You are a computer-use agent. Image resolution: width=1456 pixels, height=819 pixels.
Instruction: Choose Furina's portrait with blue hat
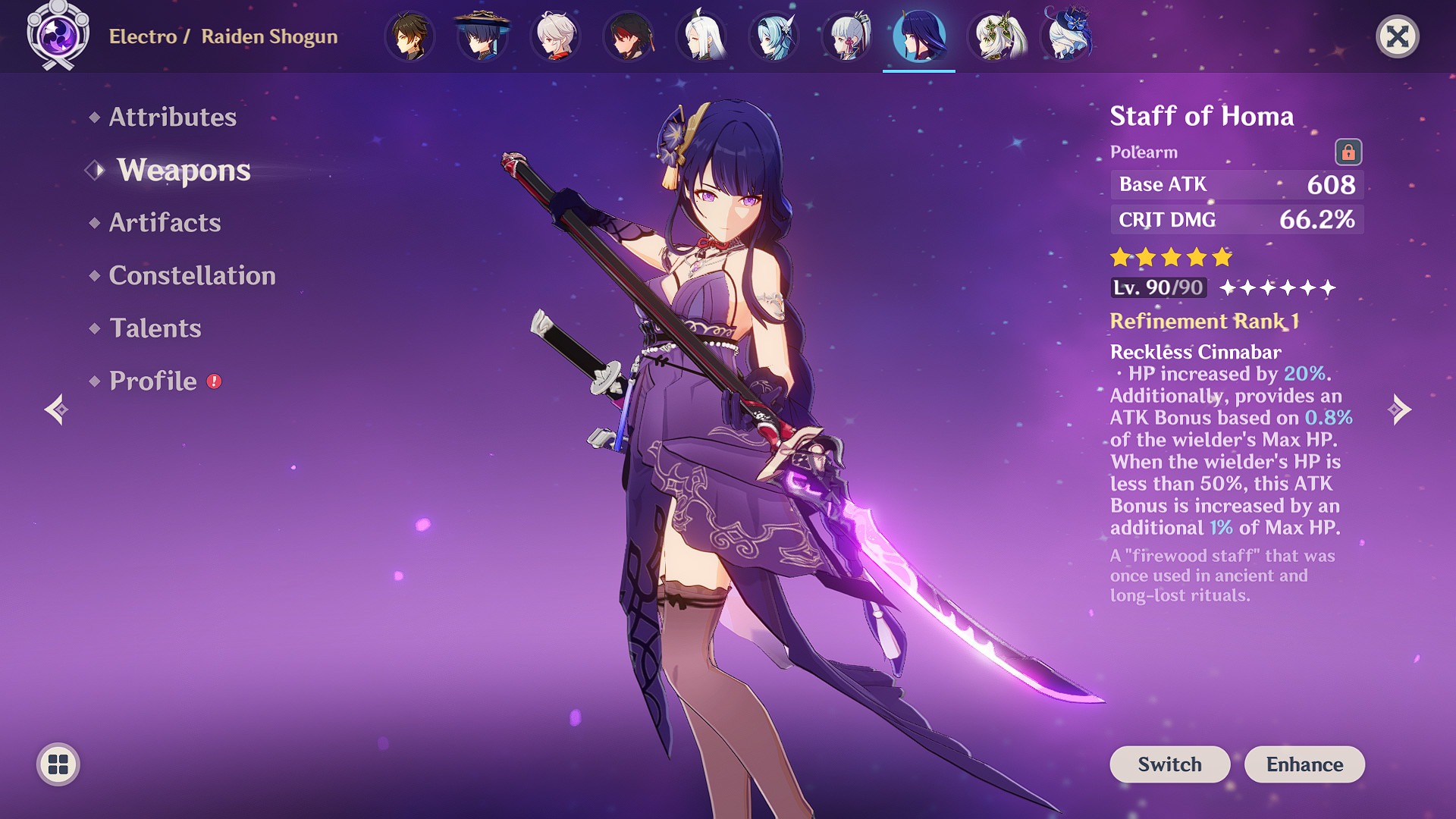(1066, 36)
